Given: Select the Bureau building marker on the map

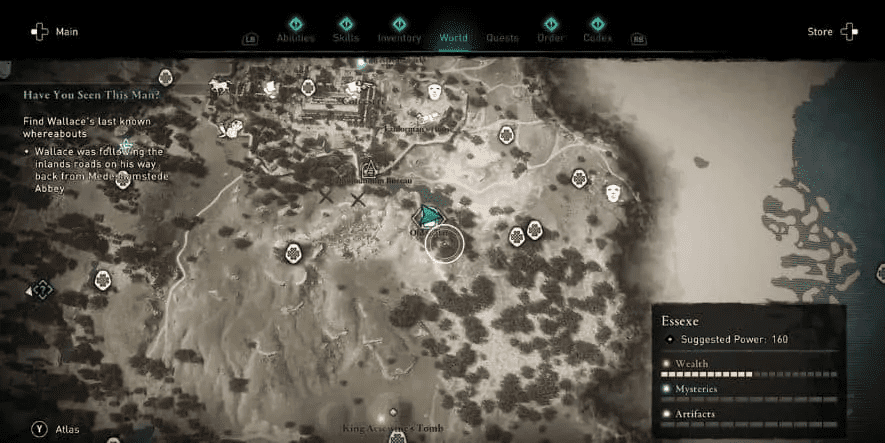Looking at the screenshot, I should coord(369,169).
